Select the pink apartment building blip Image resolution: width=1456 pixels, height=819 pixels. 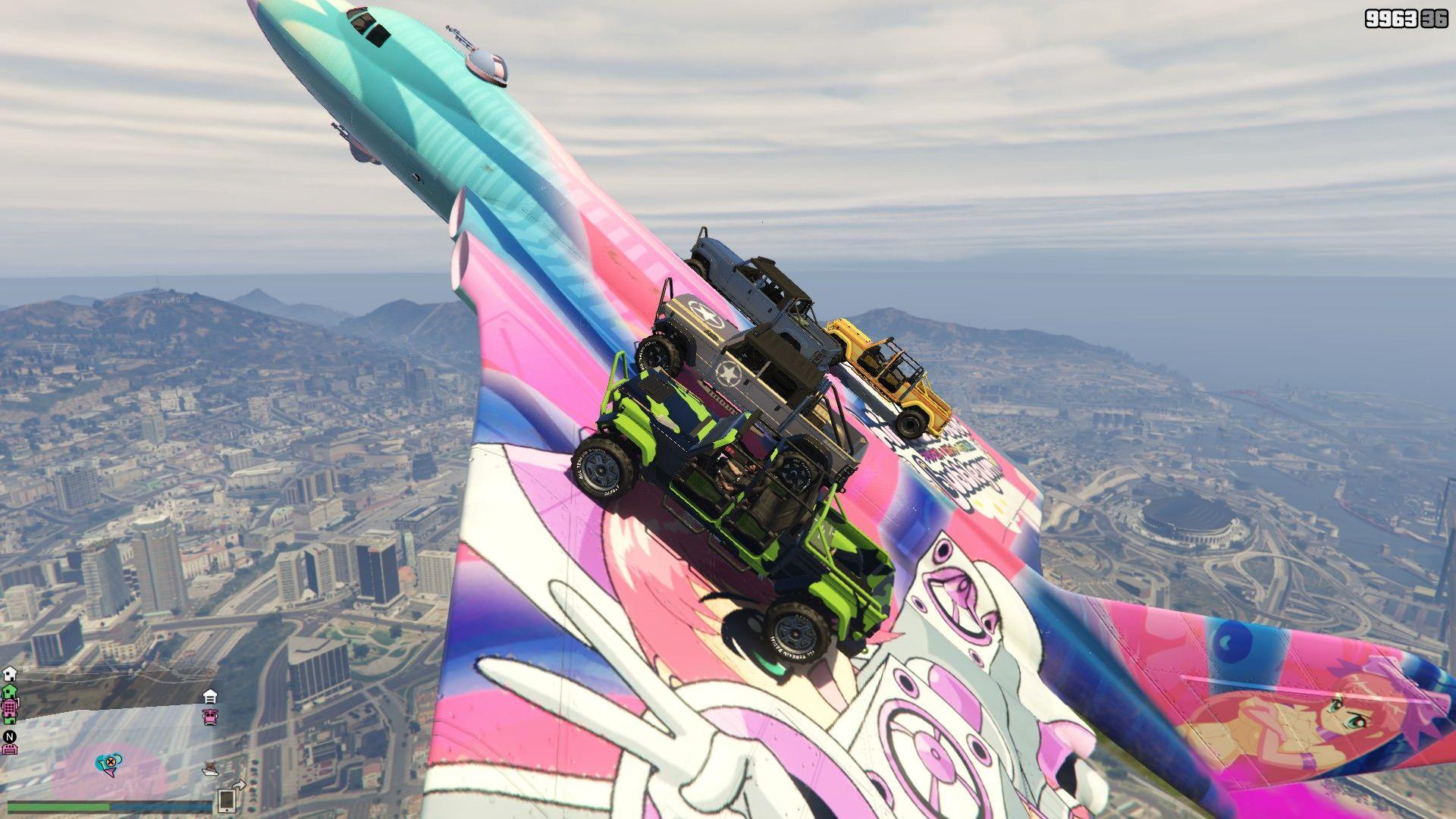pos(10,708)
